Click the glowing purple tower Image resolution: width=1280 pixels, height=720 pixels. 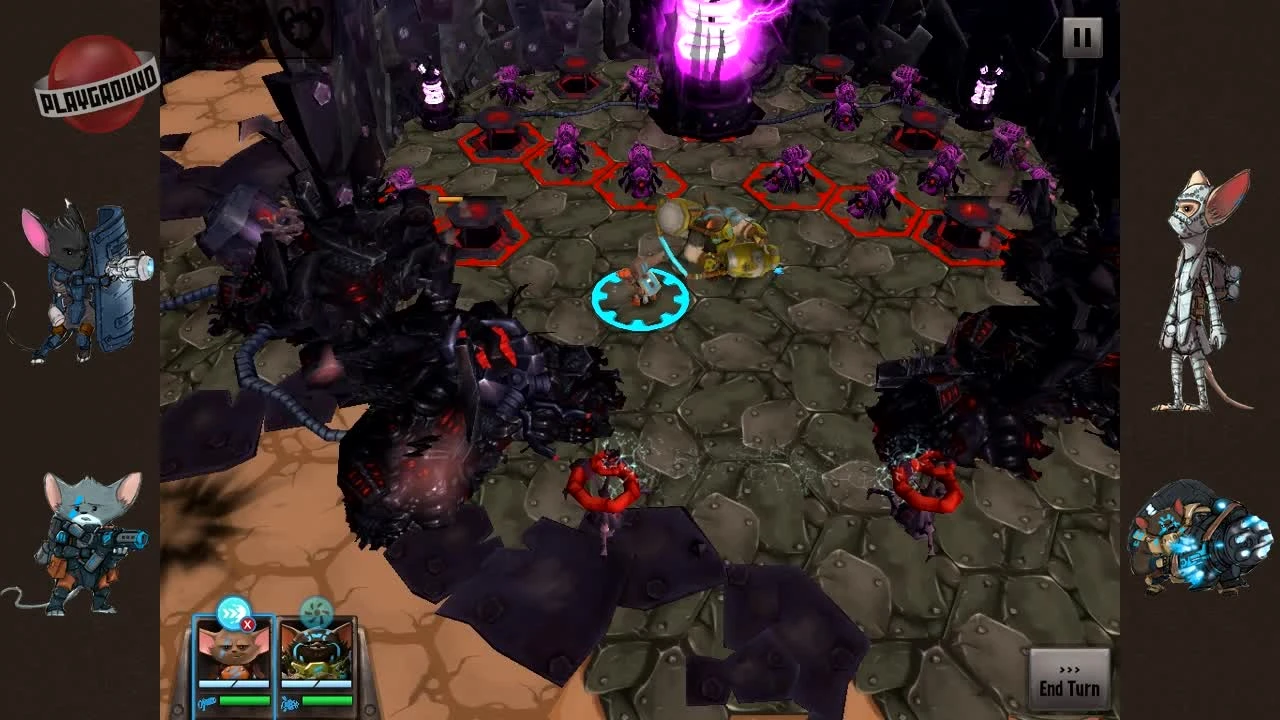pyautogui.click(x=710, y=60)
